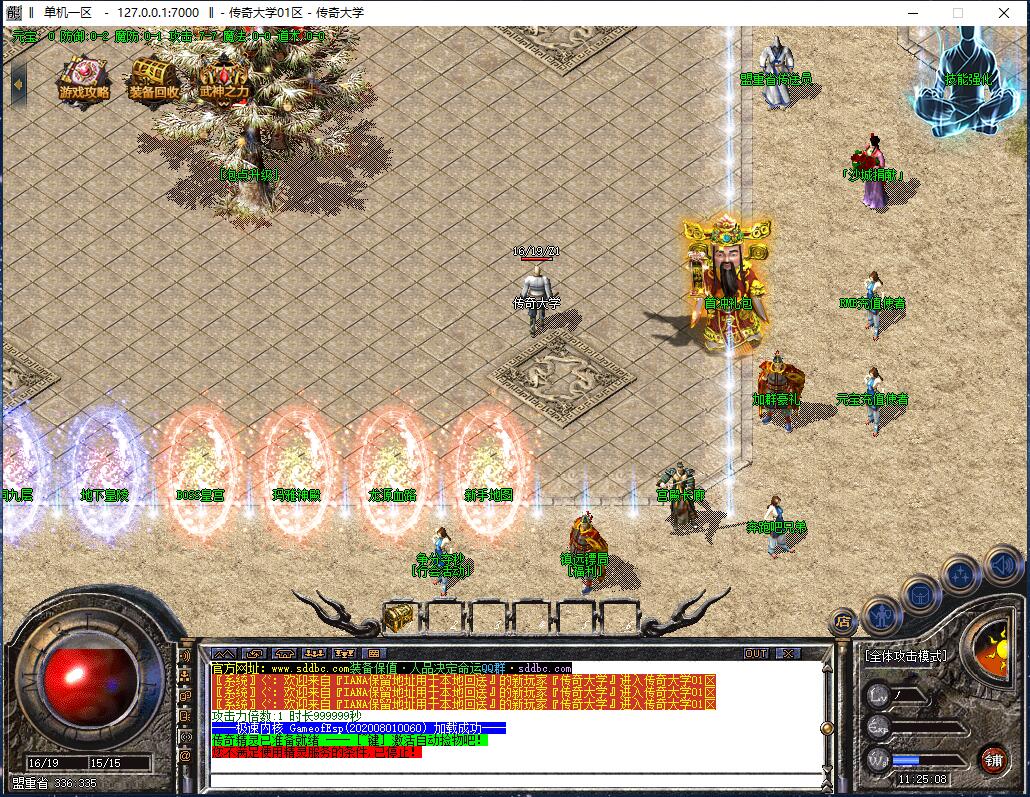Open the 游戏攻略 game guide icon

click(x=84, y=79)
